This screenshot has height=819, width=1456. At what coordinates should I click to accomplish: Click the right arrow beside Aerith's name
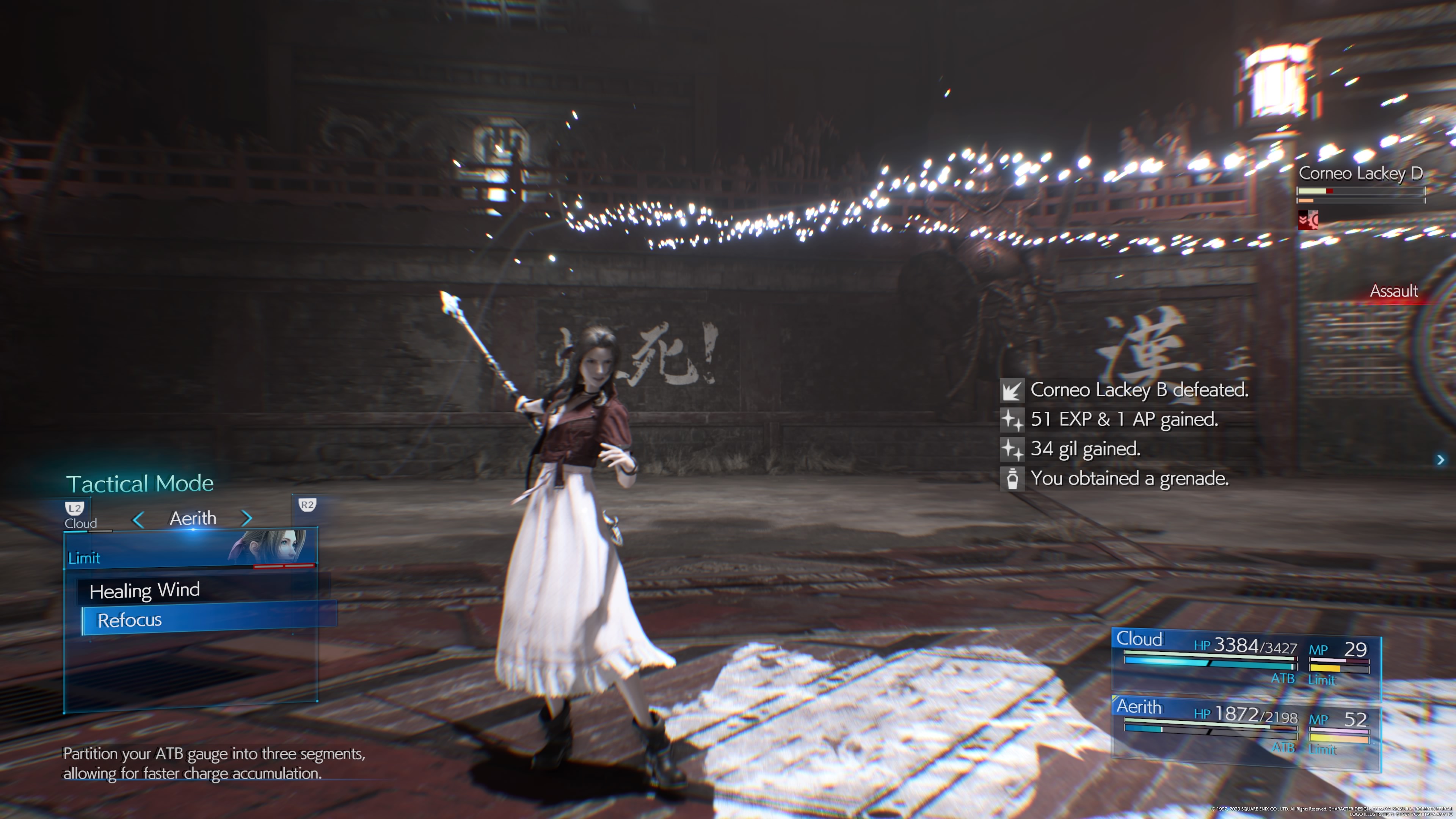246,518
